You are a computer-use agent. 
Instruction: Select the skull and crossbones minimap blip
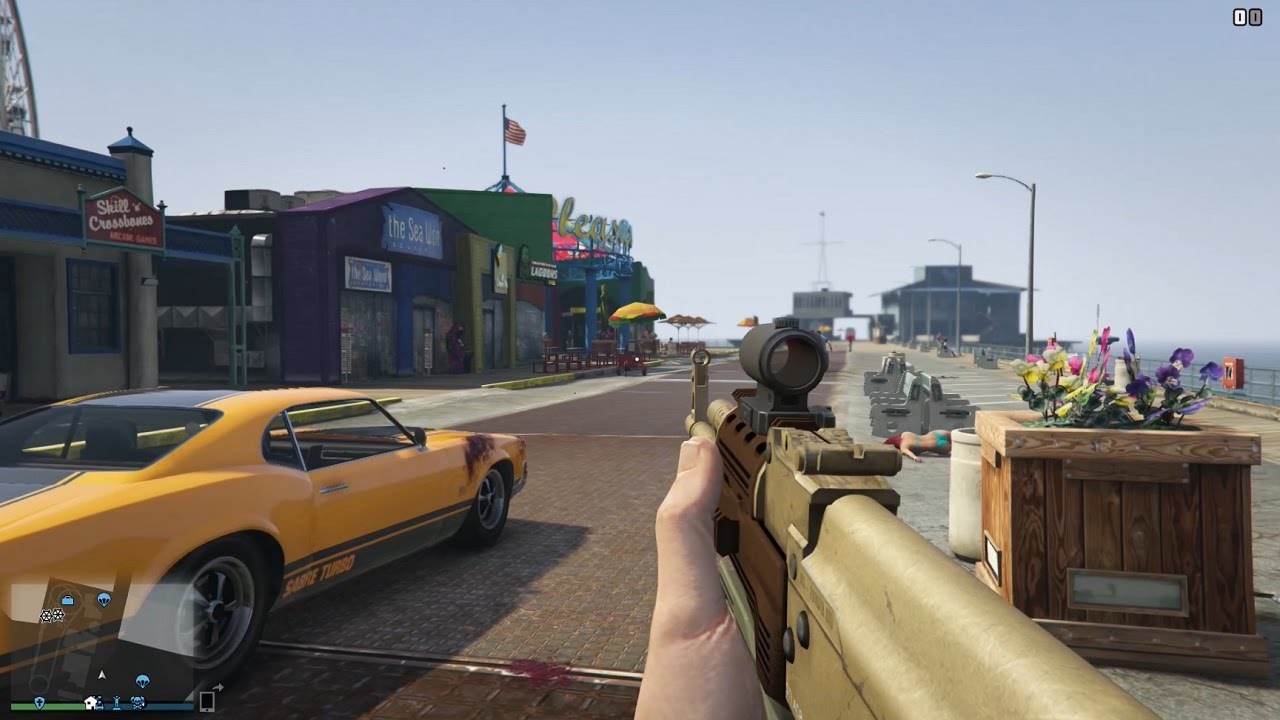pyautogui.click(x=137, y=702)
